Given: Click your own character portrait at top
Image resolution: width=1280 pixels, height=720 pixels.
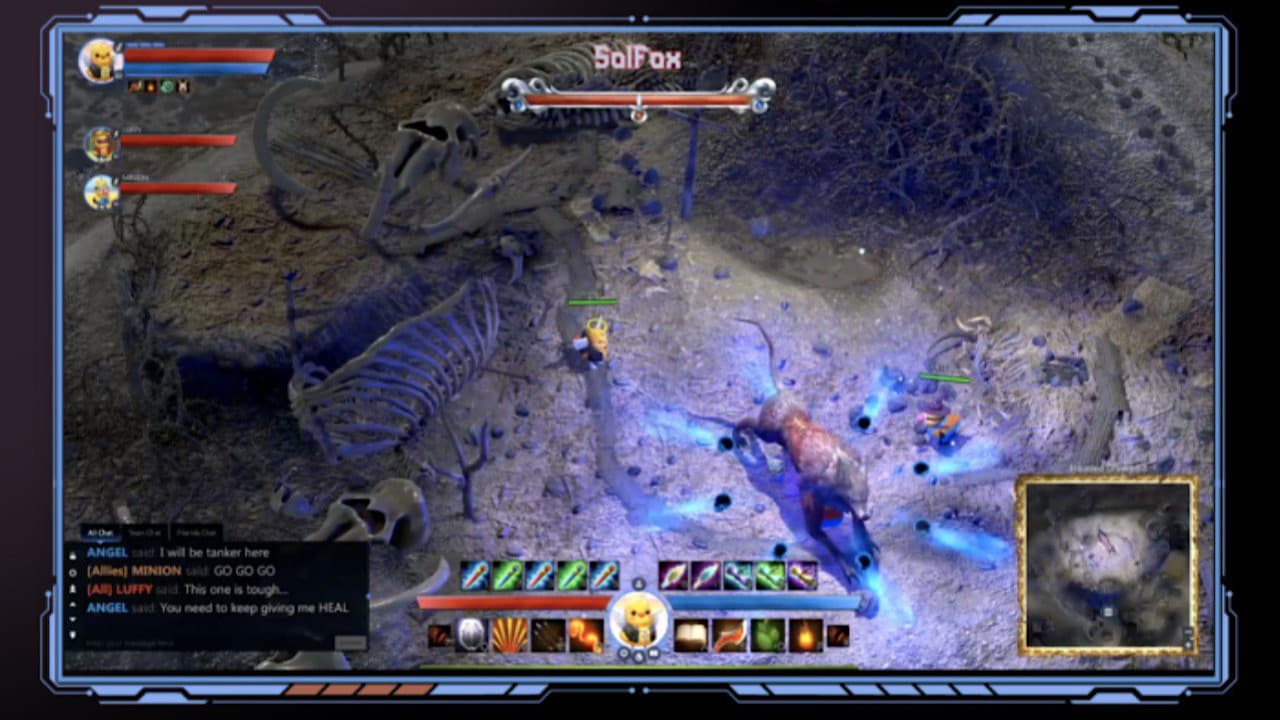Looking at the screenshot, I should [x=100, y=60].
